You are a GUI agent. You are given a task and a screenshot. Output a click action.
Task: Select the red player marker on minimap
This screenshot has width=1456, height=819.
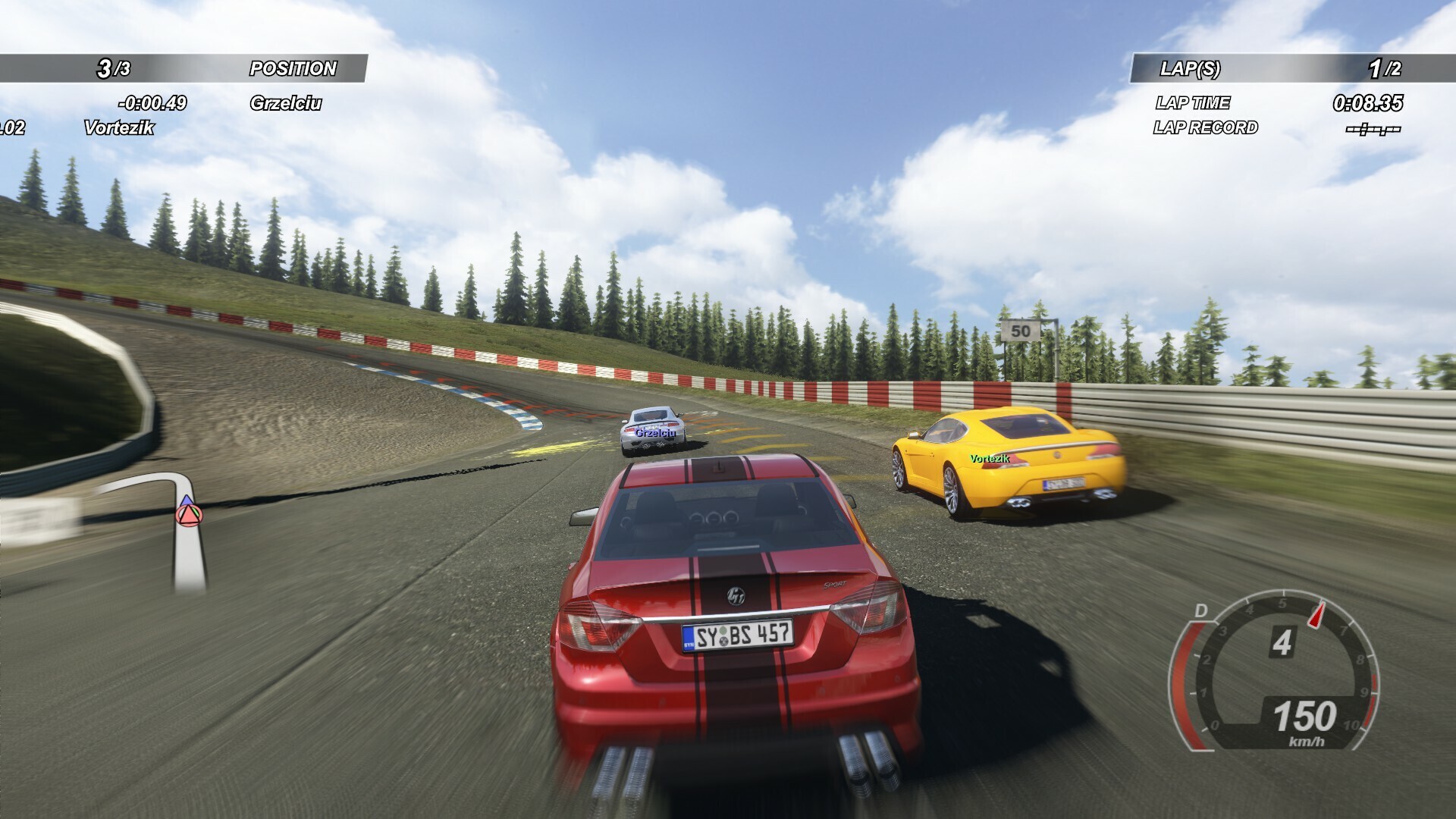[187, 516]
